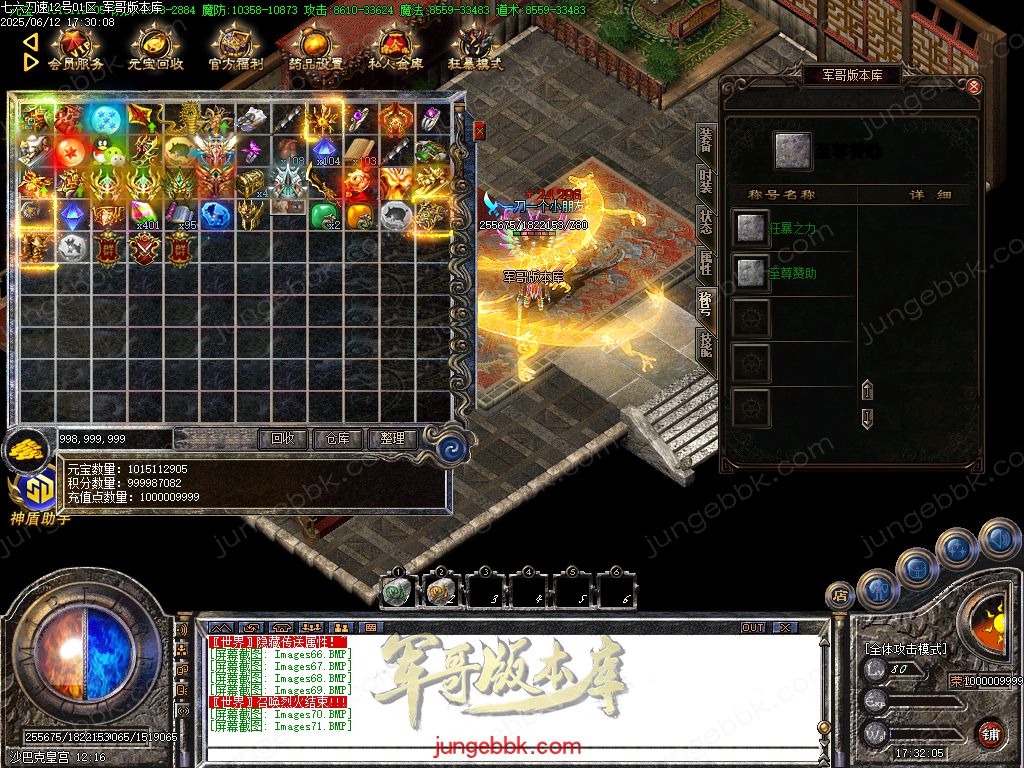Sort the bag with 整理

[392, 438]
